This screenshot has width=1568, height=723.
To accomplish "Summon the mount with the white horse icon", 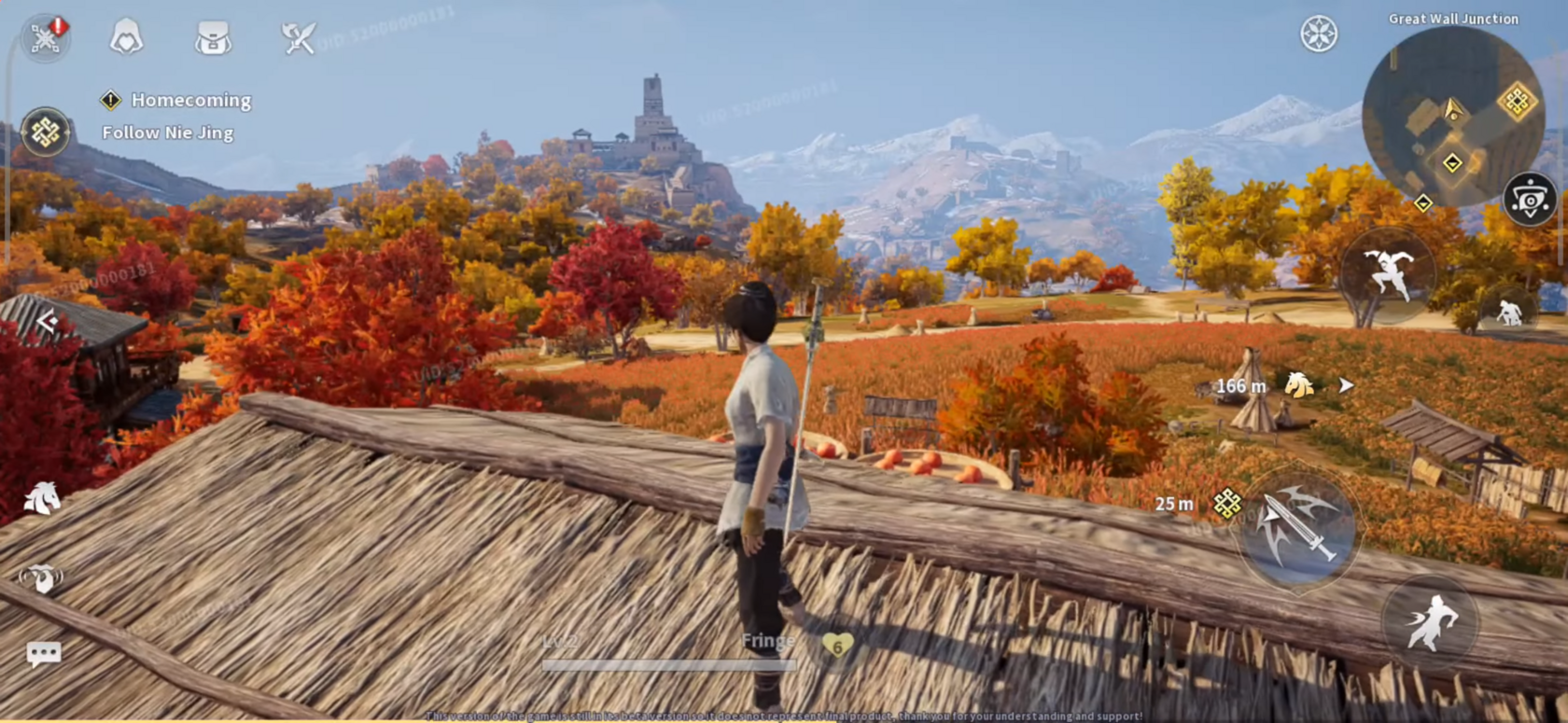I will coord(42,498).
